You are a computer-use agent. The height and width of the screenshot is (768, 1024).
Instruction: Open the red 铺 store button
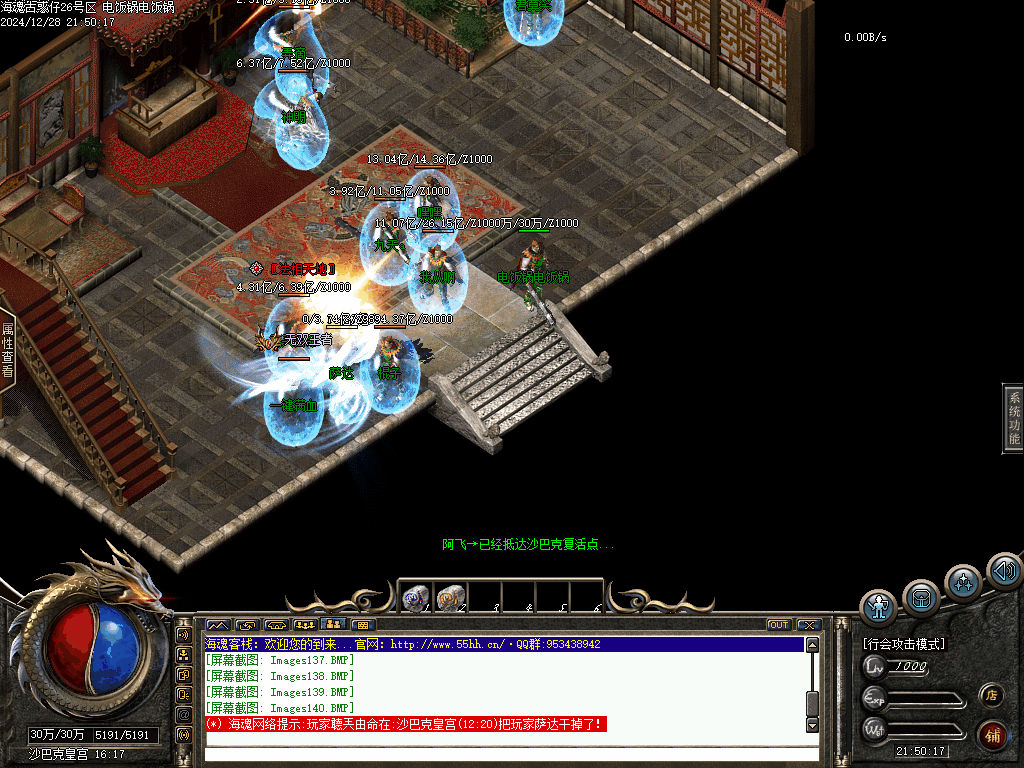[992, 735]
